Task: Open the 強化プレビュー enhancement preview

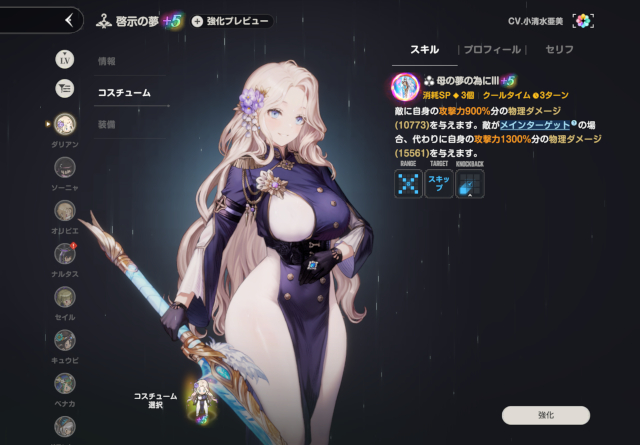Action: pos(231,21)
